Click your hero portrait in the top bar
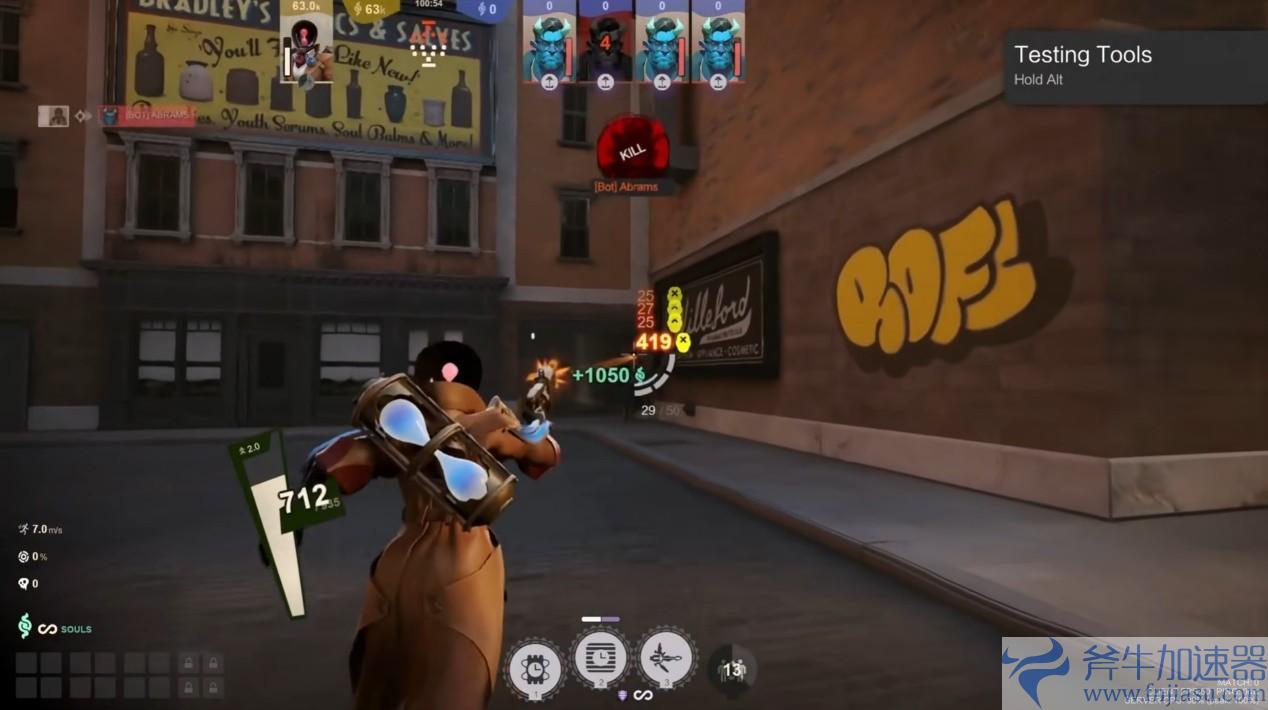The image size is (1268, 710). click(x=306, y=50)
